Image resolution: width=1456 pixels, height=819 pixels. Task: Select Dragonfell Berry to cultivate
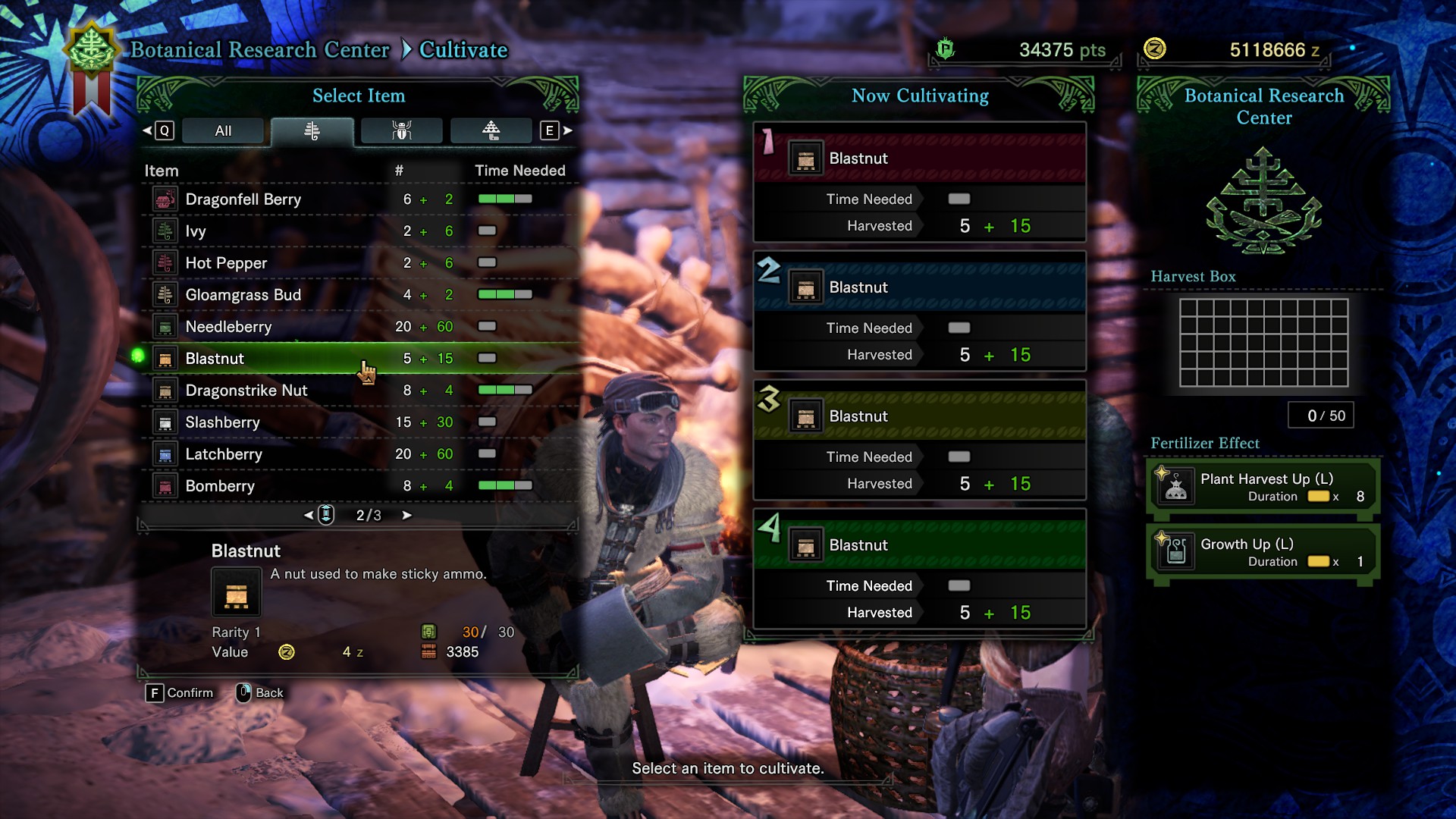pyautogui.click(x=243, y=199)
